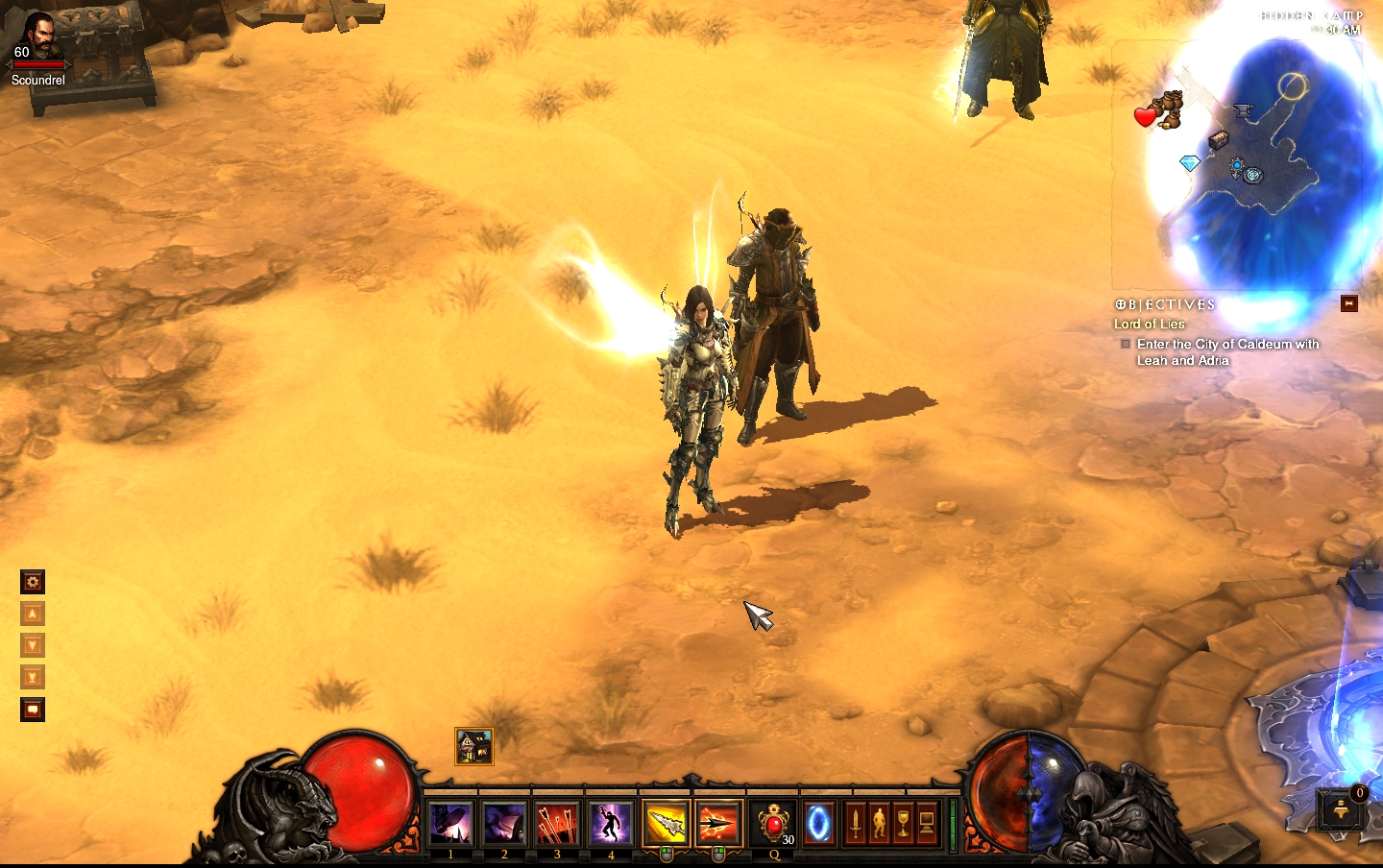Jump chat to bottom with the barred arrow
Viewport: 1383px width, 868px height.
tap(33, 677)
